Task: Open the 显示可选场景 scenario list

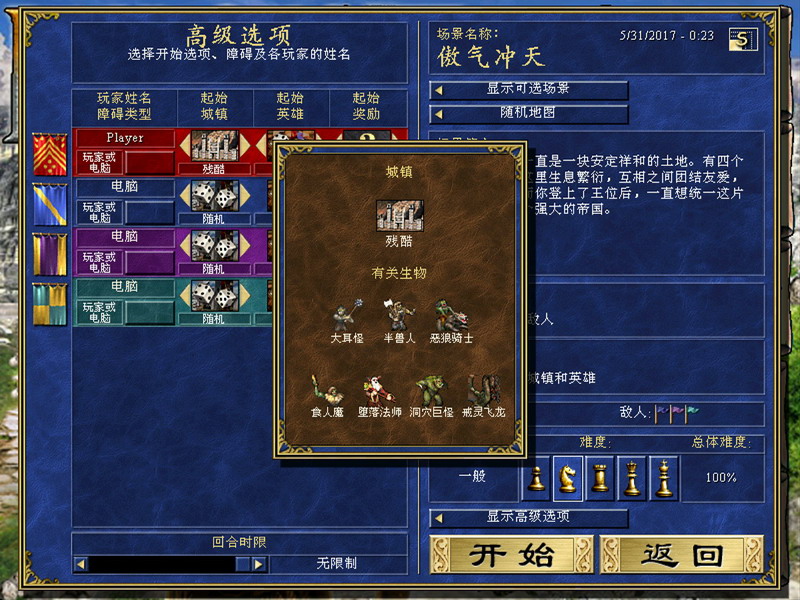Action: point(529,89)
